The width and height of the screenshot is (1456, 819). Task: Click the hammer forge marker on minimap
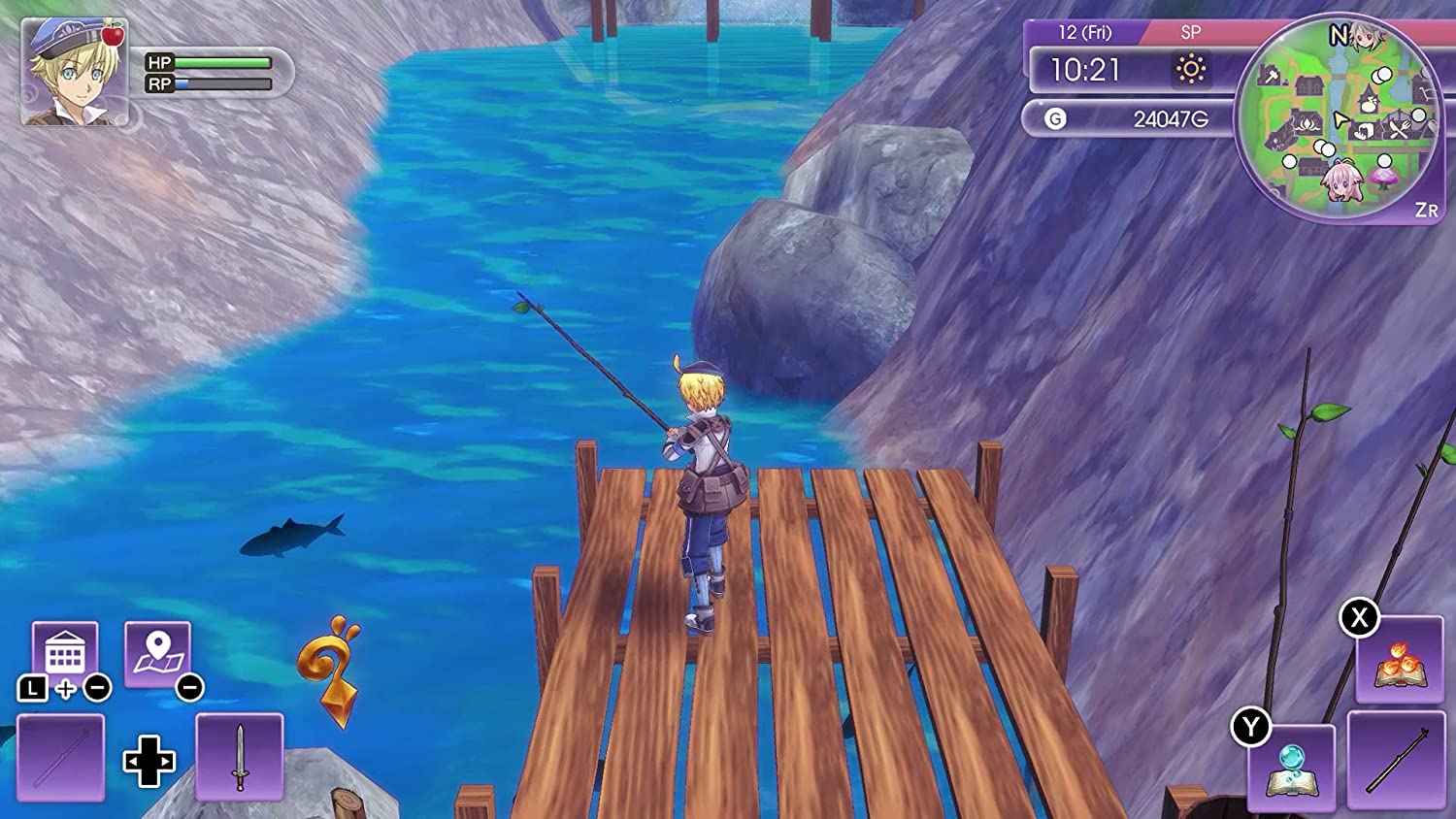click(1270, 76)
